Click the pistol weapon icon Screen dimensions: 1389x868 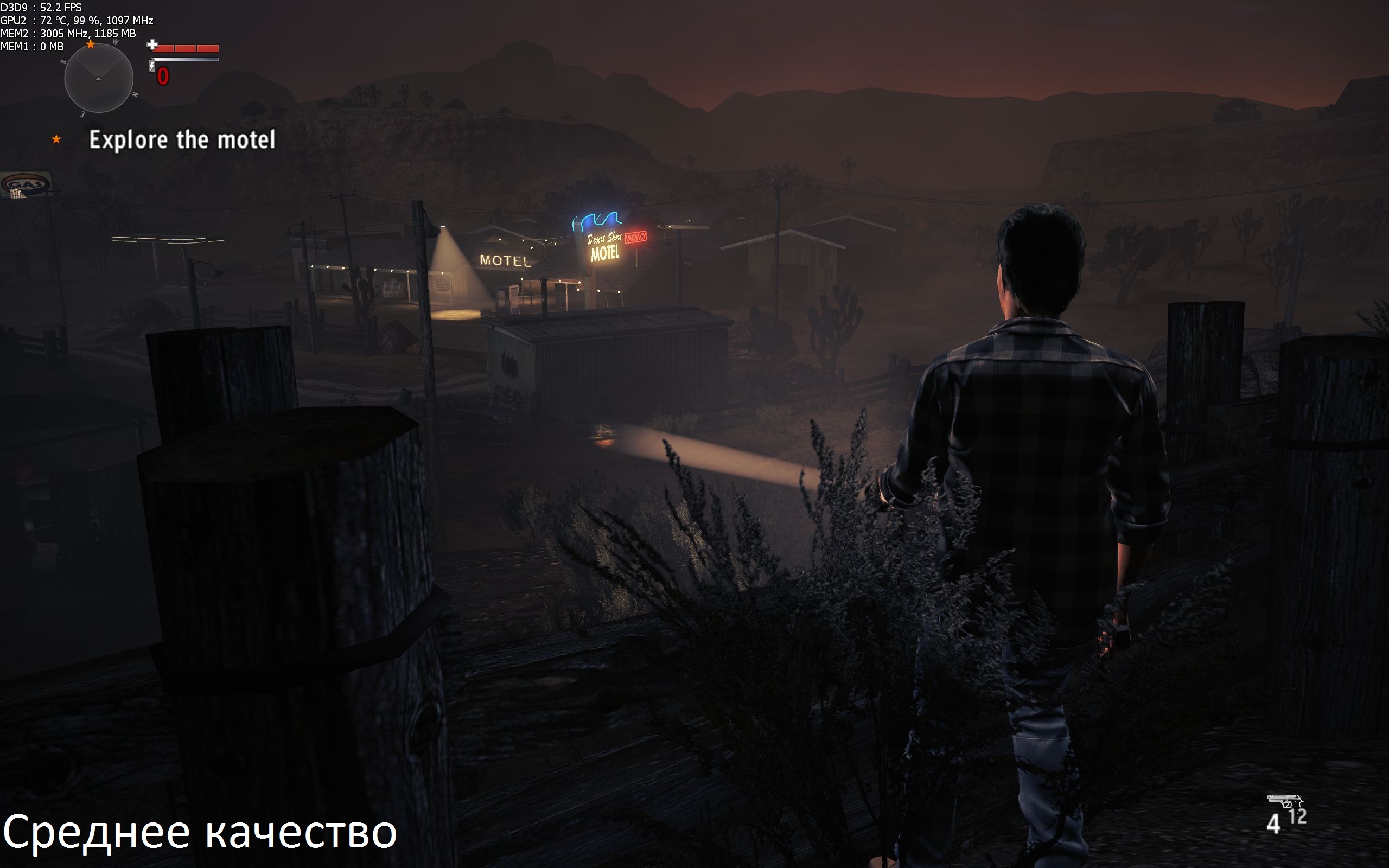click(x=1283, y=801)
